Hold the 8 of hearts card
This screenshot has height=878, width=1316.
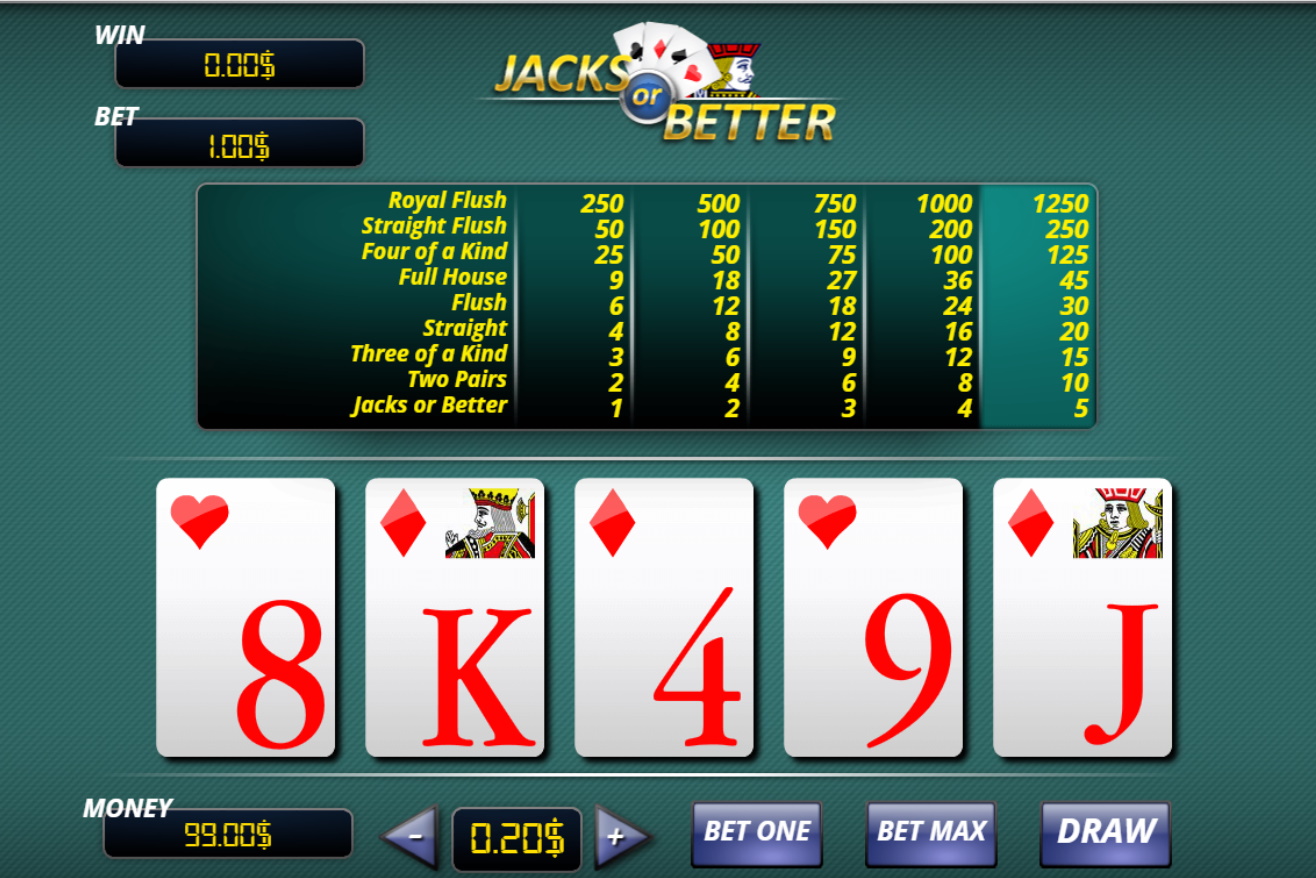246,617
